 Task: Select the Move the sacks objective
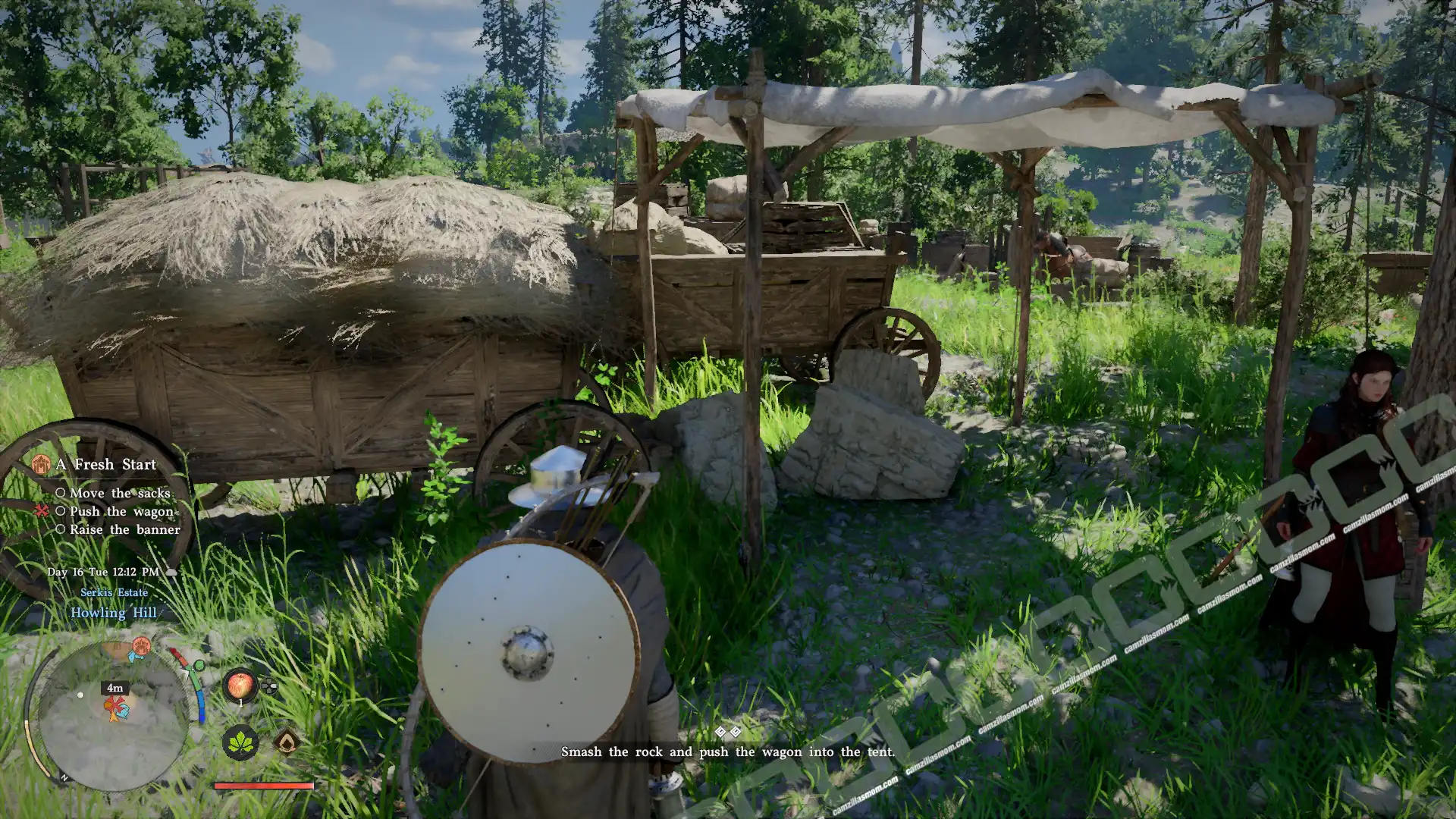coord(120,493)
